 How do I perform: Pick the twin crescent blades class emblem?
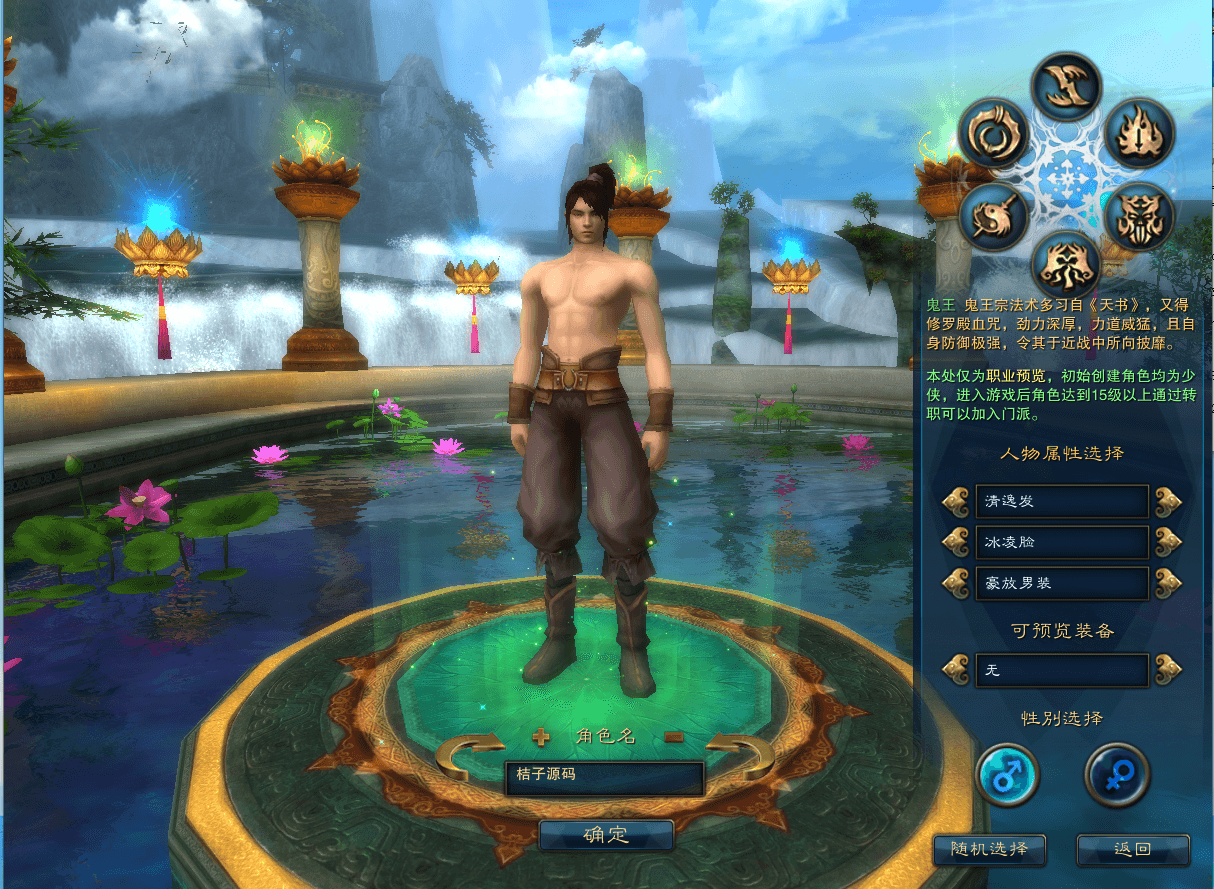point(1066,87)
